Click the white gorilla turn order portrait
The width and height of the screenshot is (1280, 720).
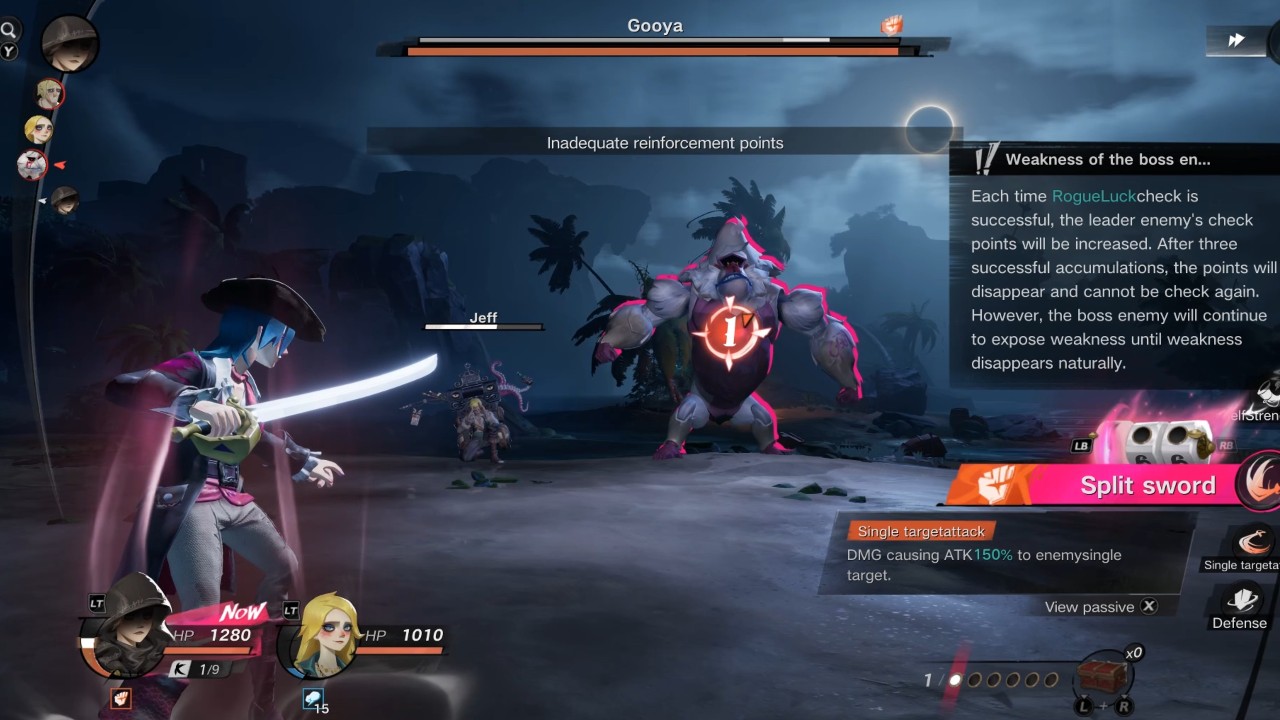coord(33,164)
